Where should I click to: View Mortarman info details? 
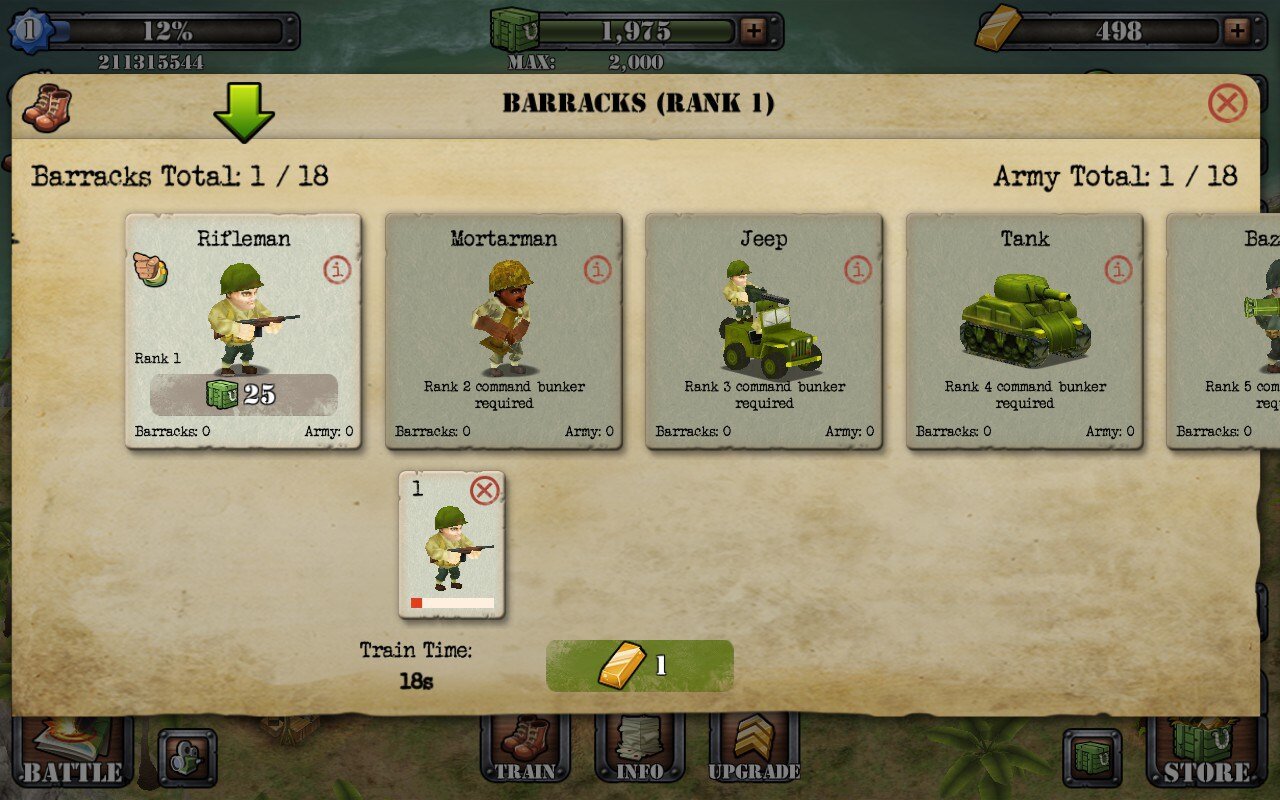point(597,270)
